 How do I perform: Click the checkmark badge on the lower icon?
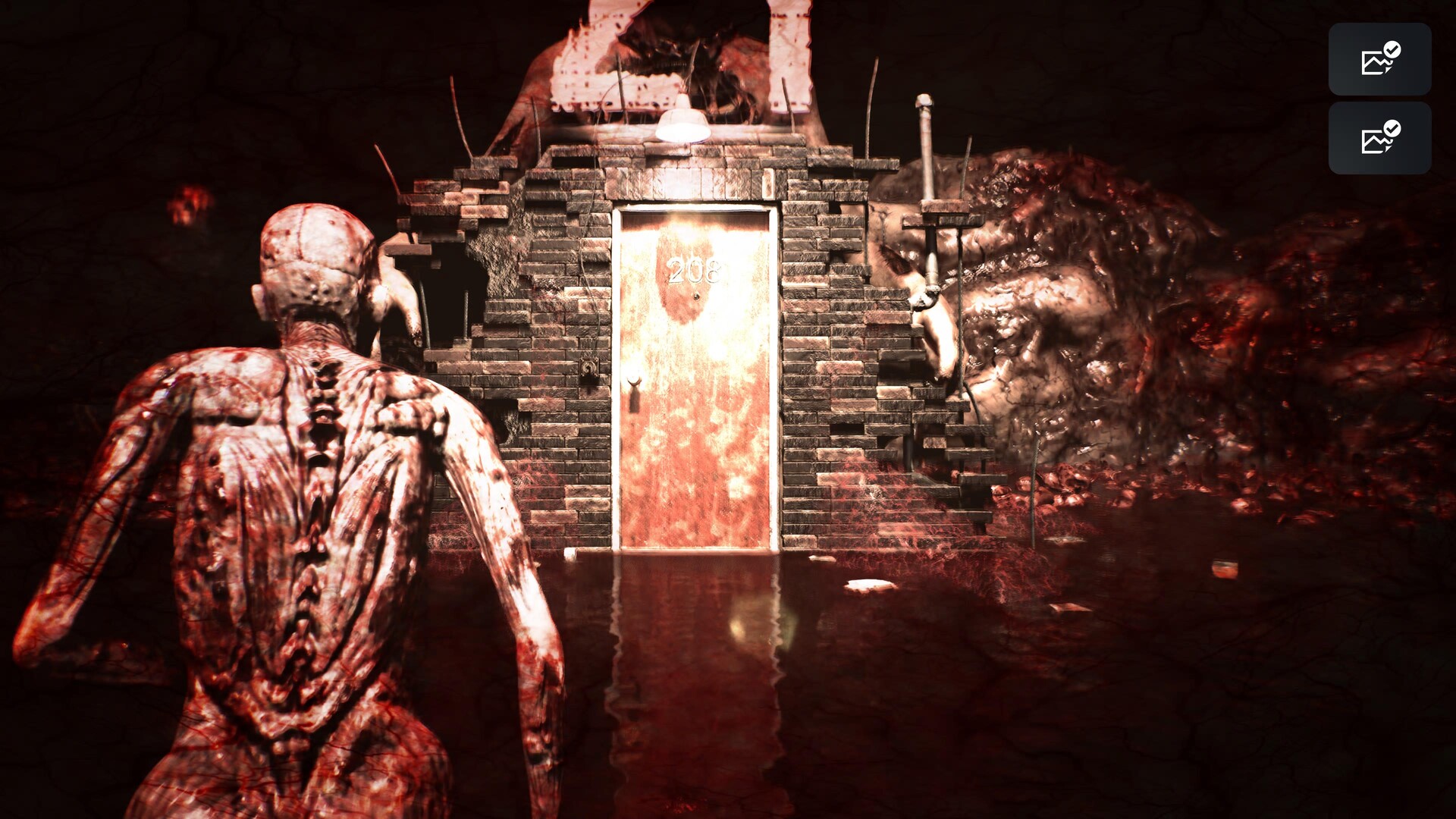1392,127
